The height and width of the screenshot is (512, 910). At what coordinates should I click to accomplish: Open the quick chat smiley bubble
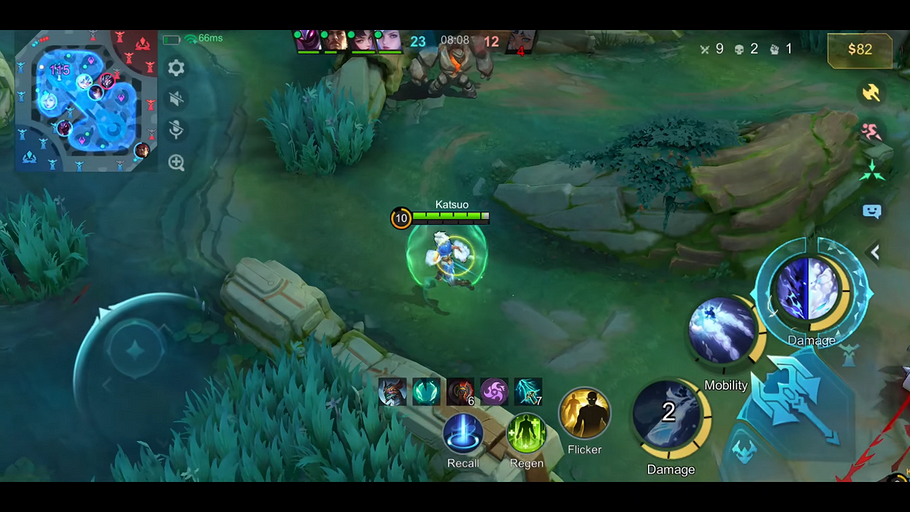point(871,211)
